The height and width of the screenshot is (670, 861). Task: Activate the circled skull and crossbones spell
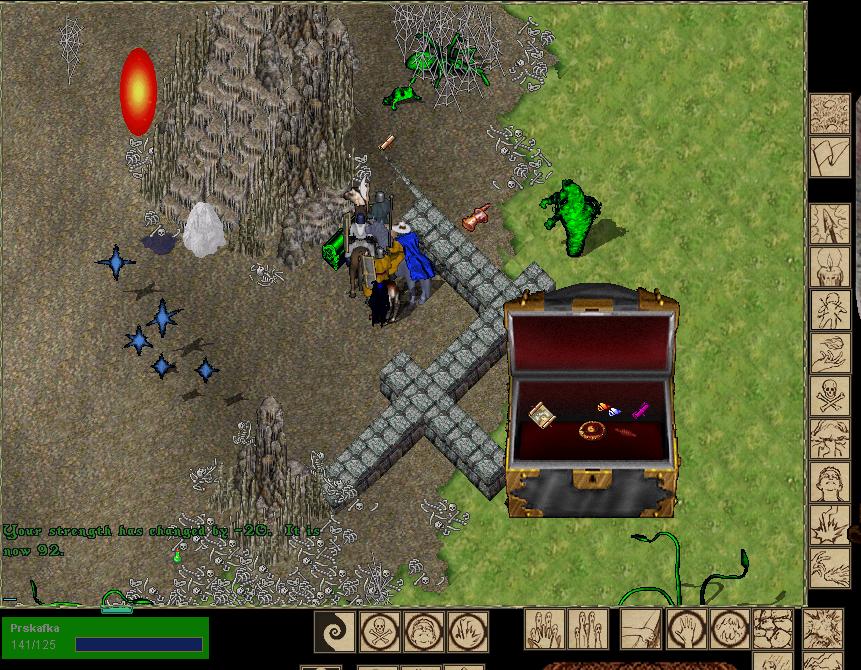point(380,631)
